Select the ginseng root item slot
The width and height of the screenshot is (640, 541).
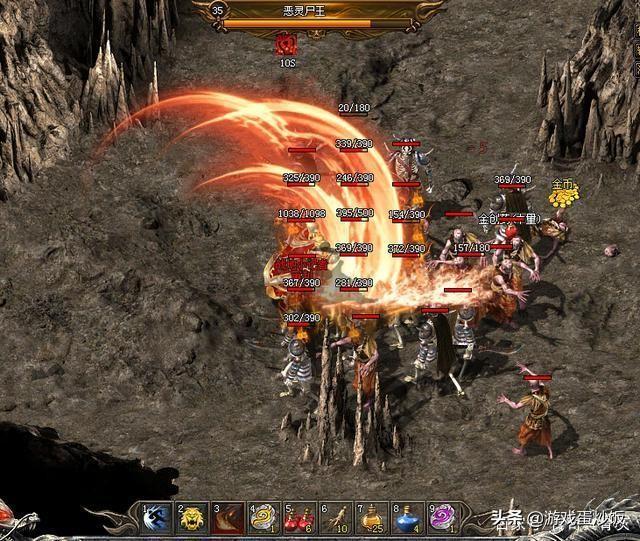(x=335, y=517)
